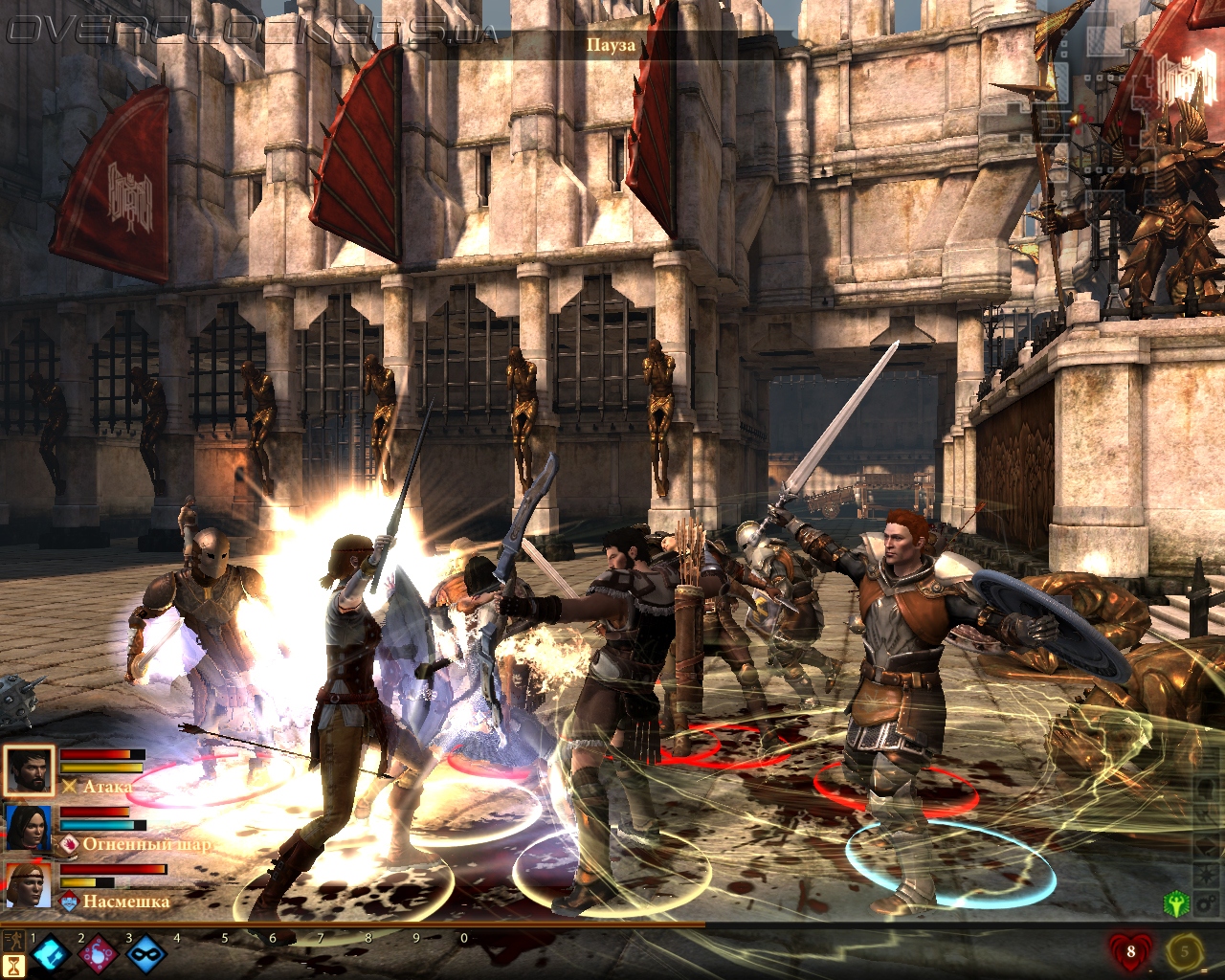Select the dark-haired woman's party portrait
1225x980 pixels.
point(28,828)
